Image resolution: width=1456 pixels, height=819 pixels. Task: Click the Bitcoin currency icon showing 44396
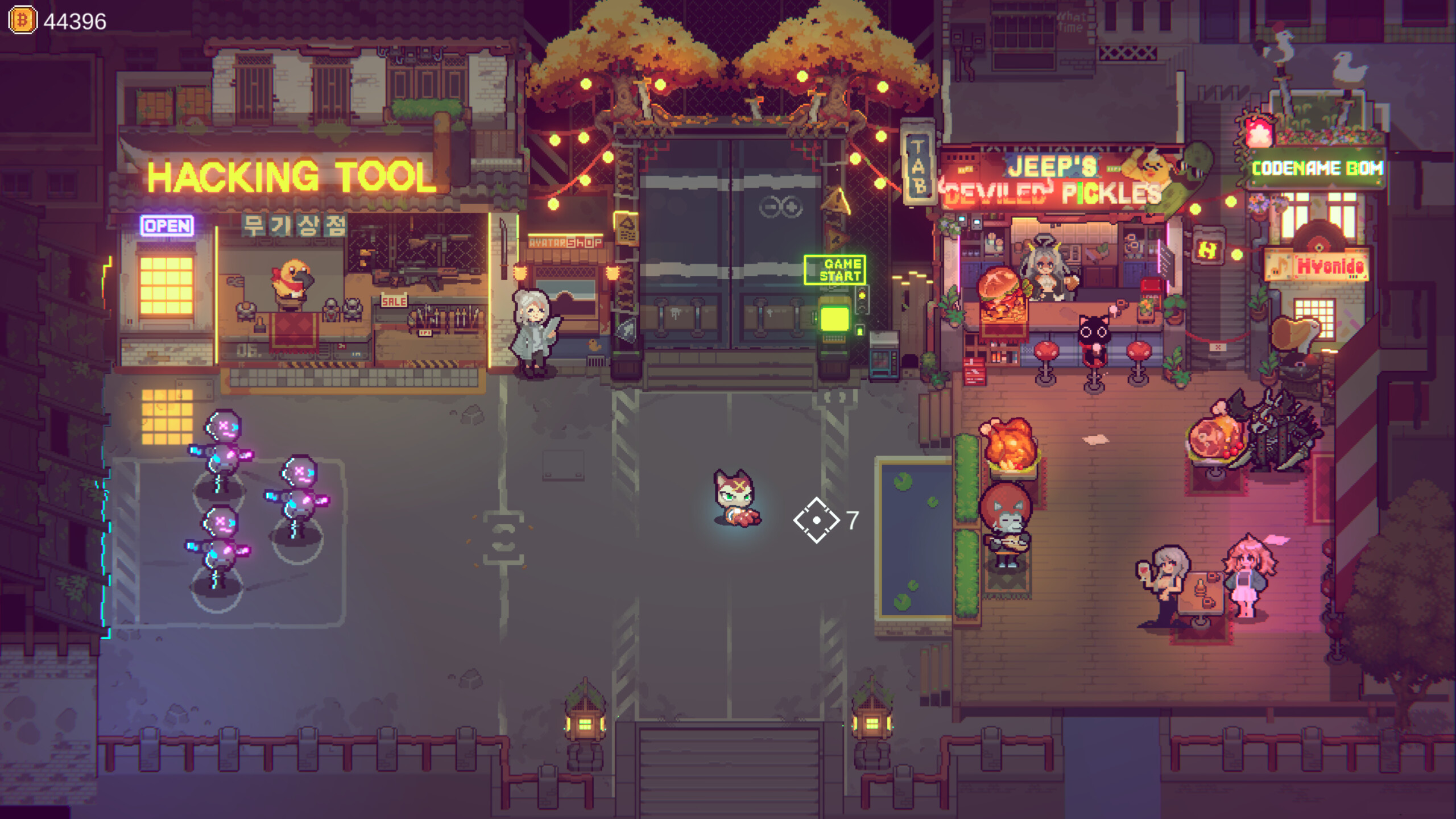pos(22,22)
